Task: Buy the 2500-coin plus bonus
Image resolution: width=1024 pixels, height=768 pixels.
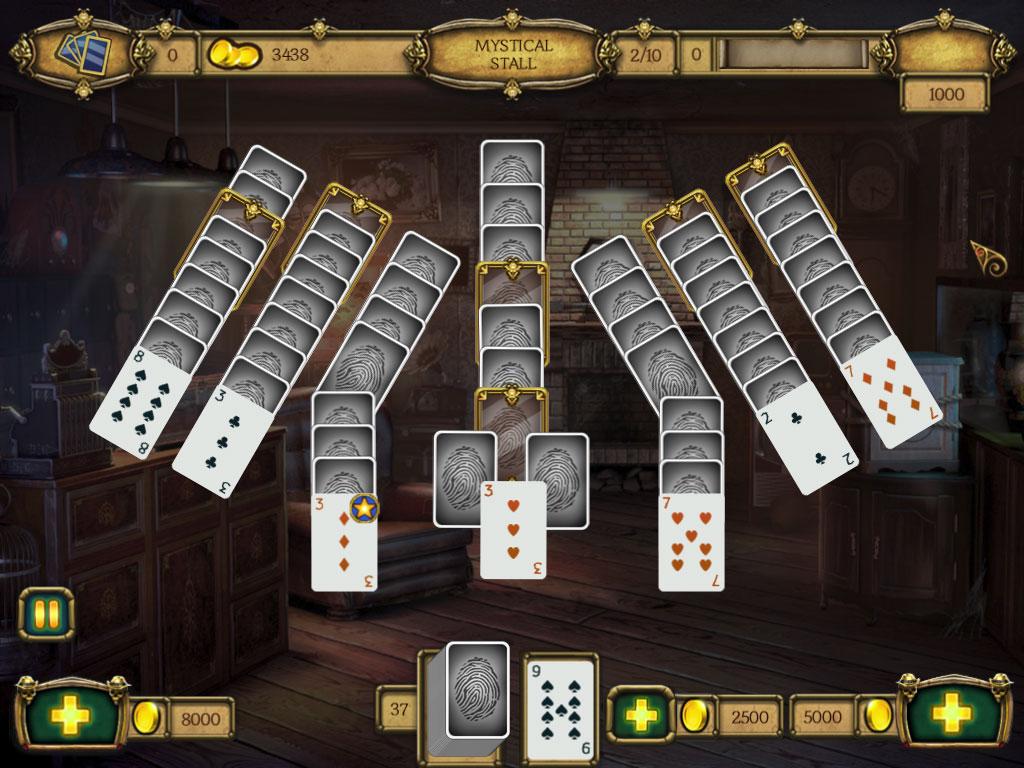Action: (640, 715)
